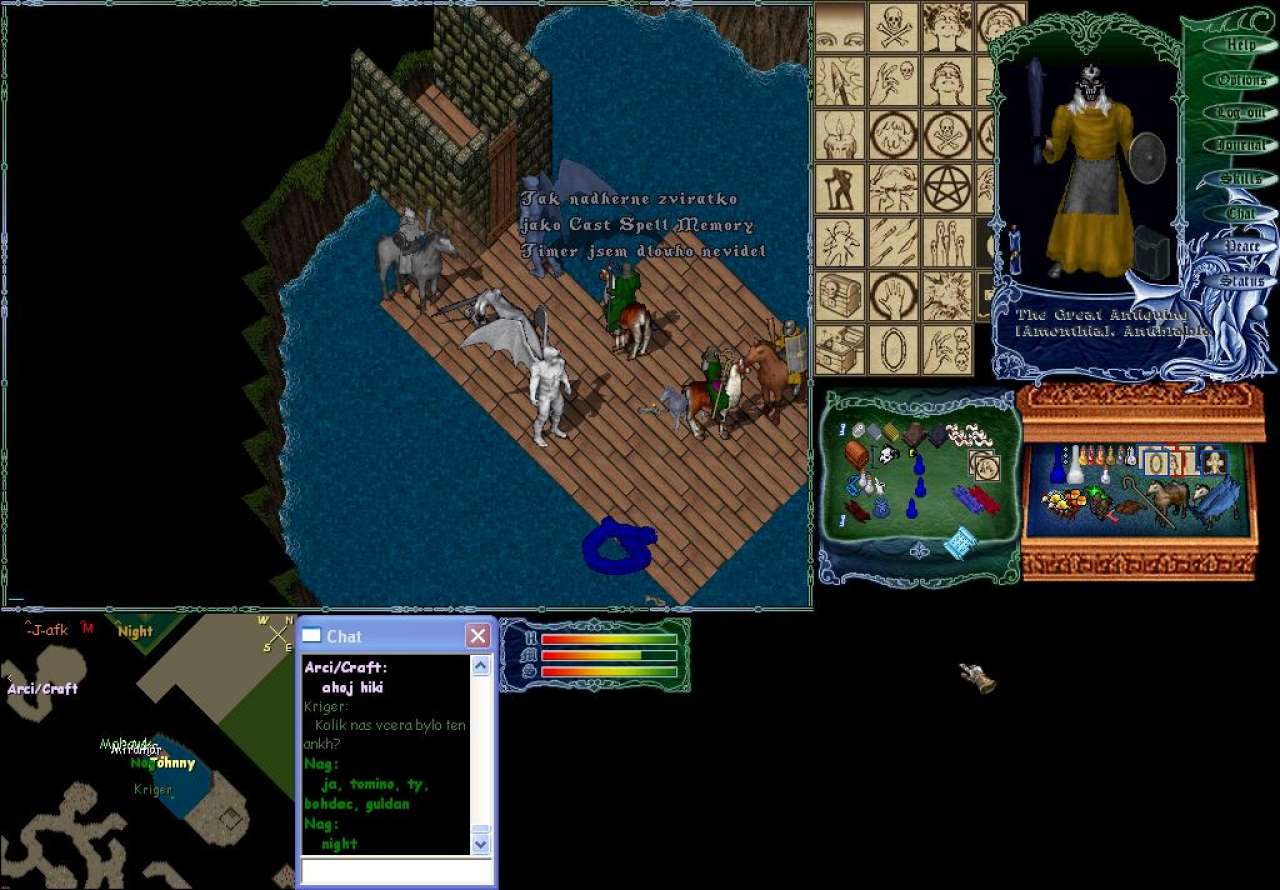Screen dimensions: 1280x890
Task: Open Chat from the paperdoll
Action: click(1240, 213)
